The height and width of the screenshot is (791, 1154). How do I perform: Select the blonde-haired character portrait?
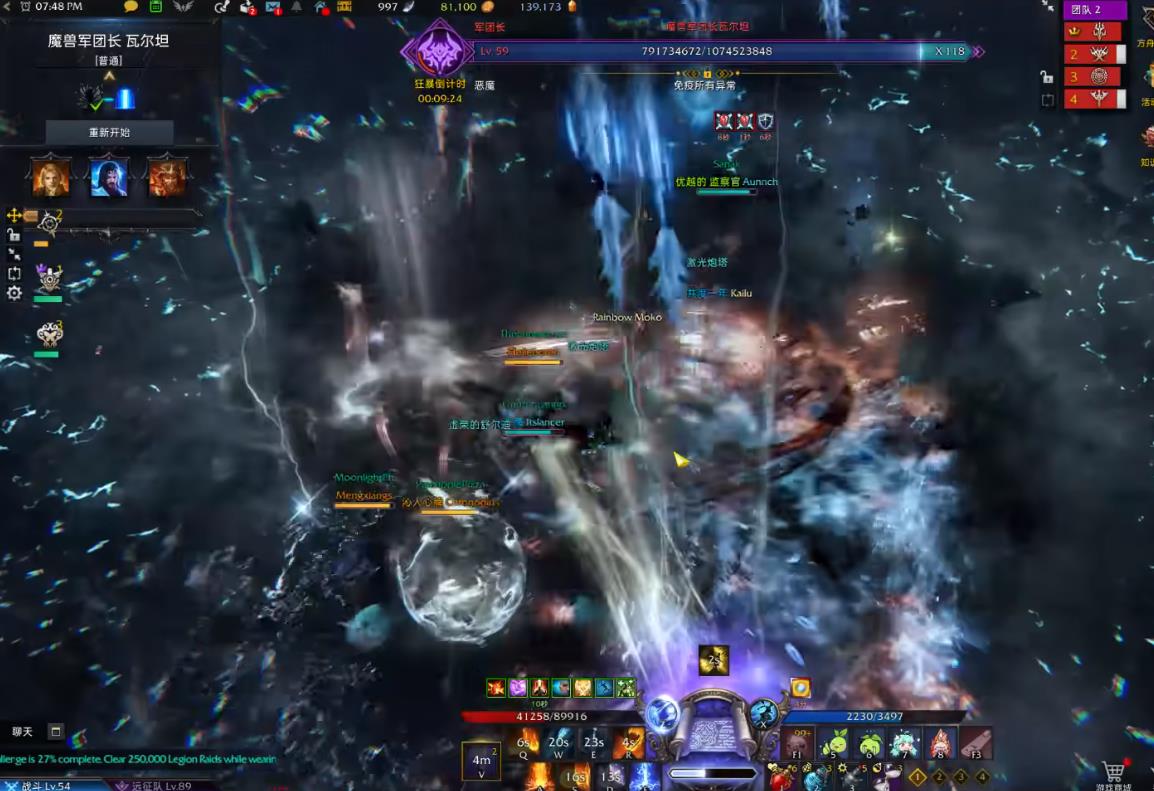point(51,177)
